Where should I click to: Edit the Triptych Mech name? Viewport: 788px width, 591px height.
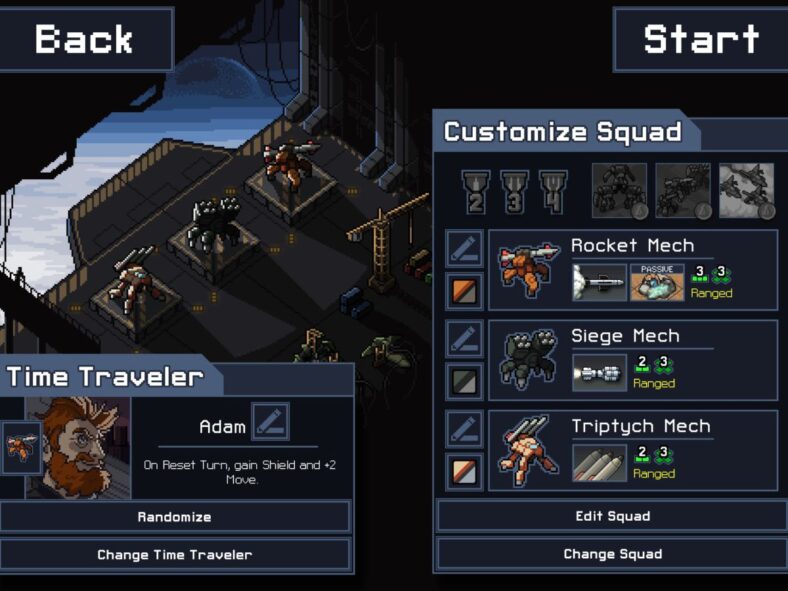click(x=464, y=429)
